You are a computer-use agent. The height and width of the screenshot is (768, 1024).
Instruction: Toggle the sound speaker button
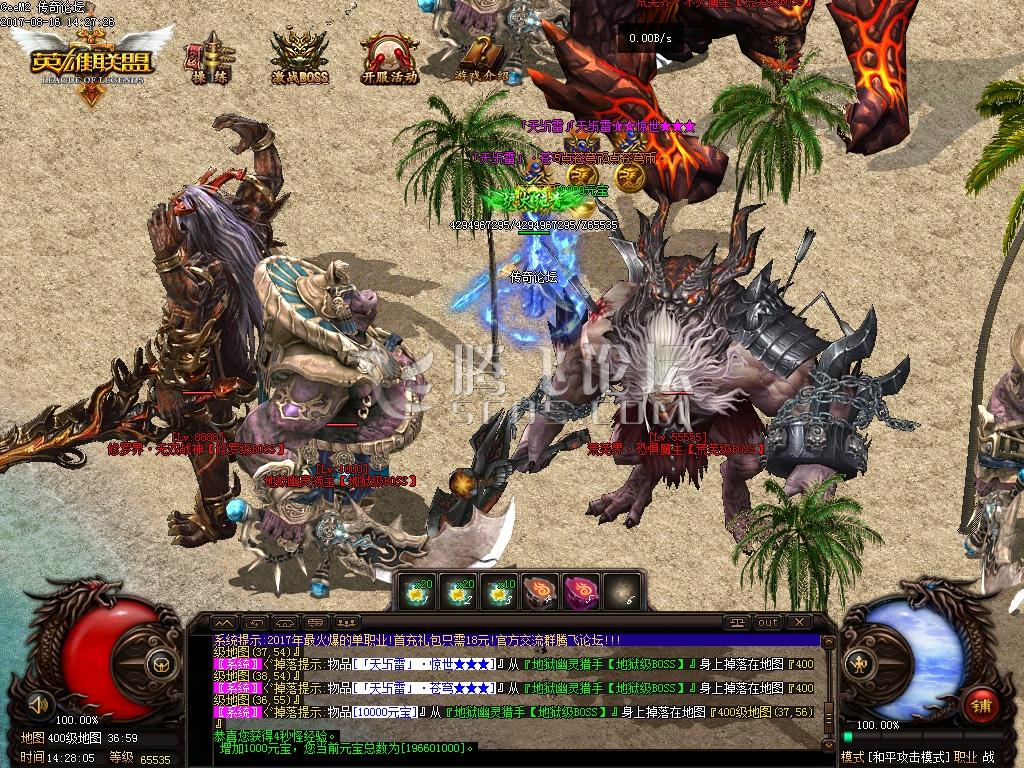point(40,700)
